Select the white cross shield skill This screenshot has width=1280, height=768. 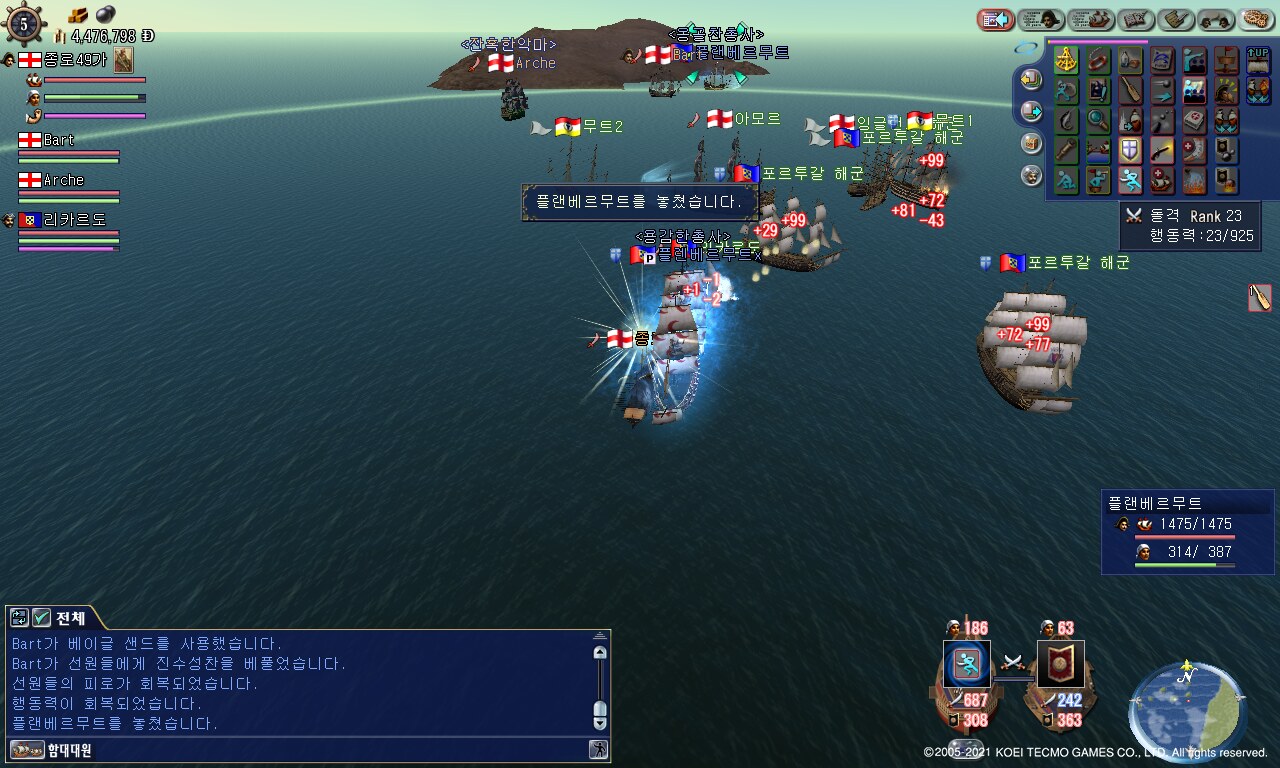click(x=1130, y=150)
